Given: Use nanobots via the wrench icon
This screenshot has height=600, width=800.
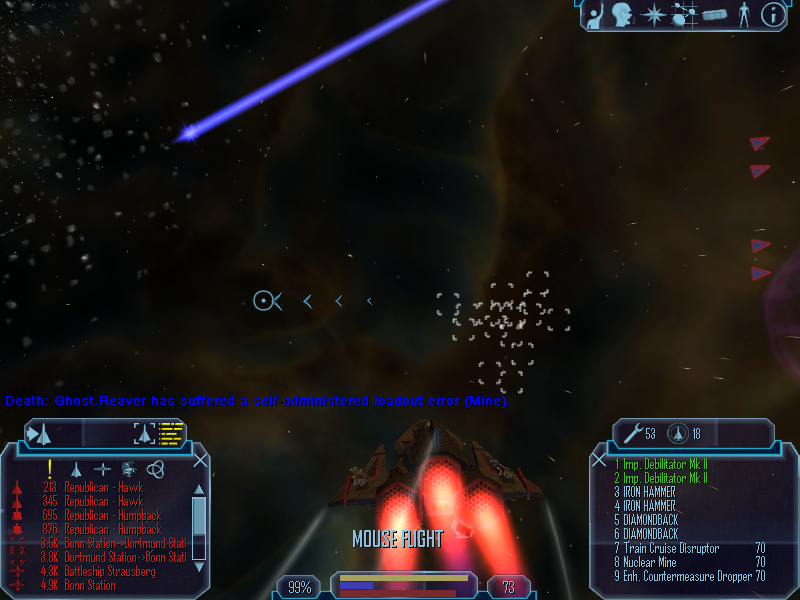Looking at the screenshot, I should coord(633,433).
